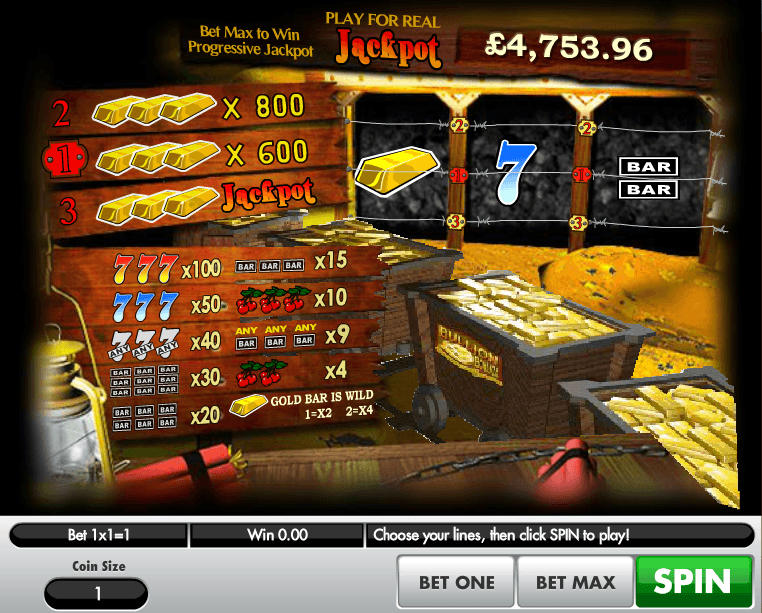Choose the BET ONE button
The height and width of the screenshot is (613, 762).
[457, 582]
